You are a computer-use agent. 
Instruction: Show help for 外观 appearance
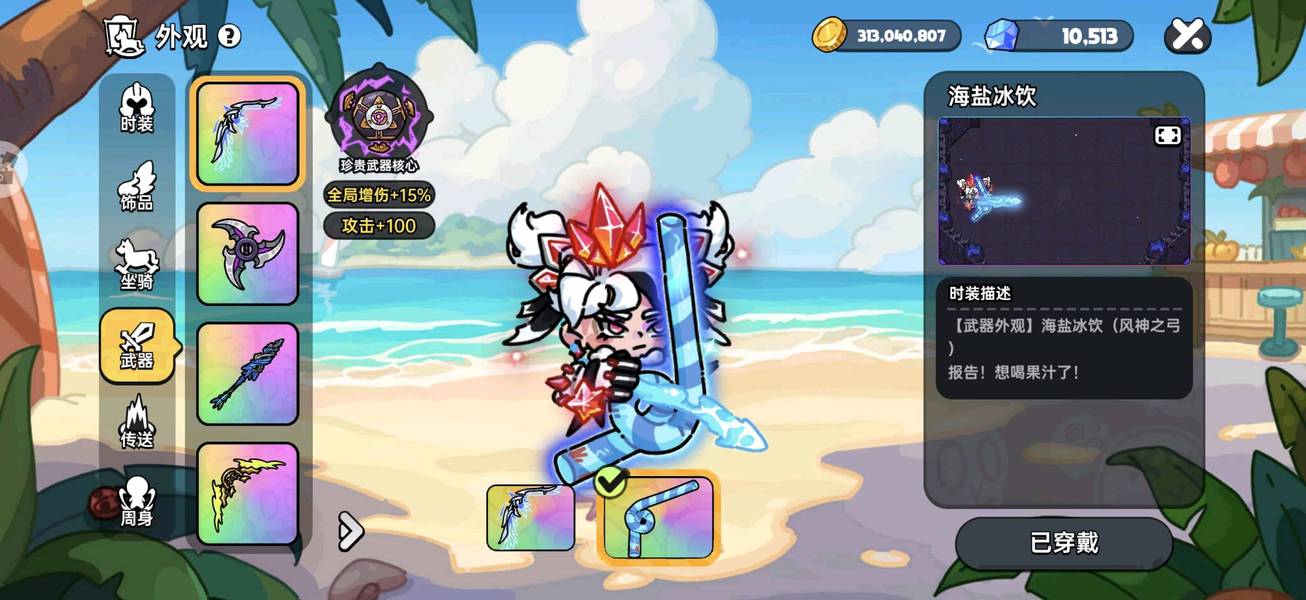pyautogui.click(x=229, y=37)
